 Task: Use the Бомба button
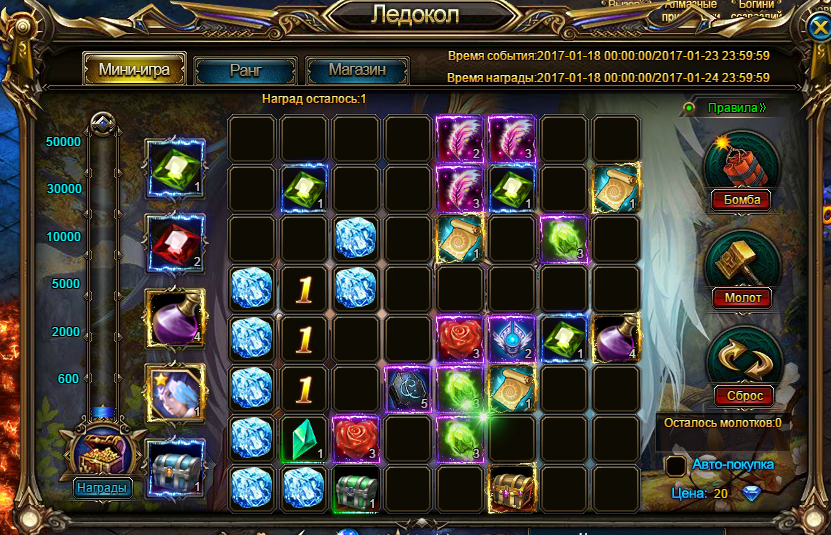(742, 199)
